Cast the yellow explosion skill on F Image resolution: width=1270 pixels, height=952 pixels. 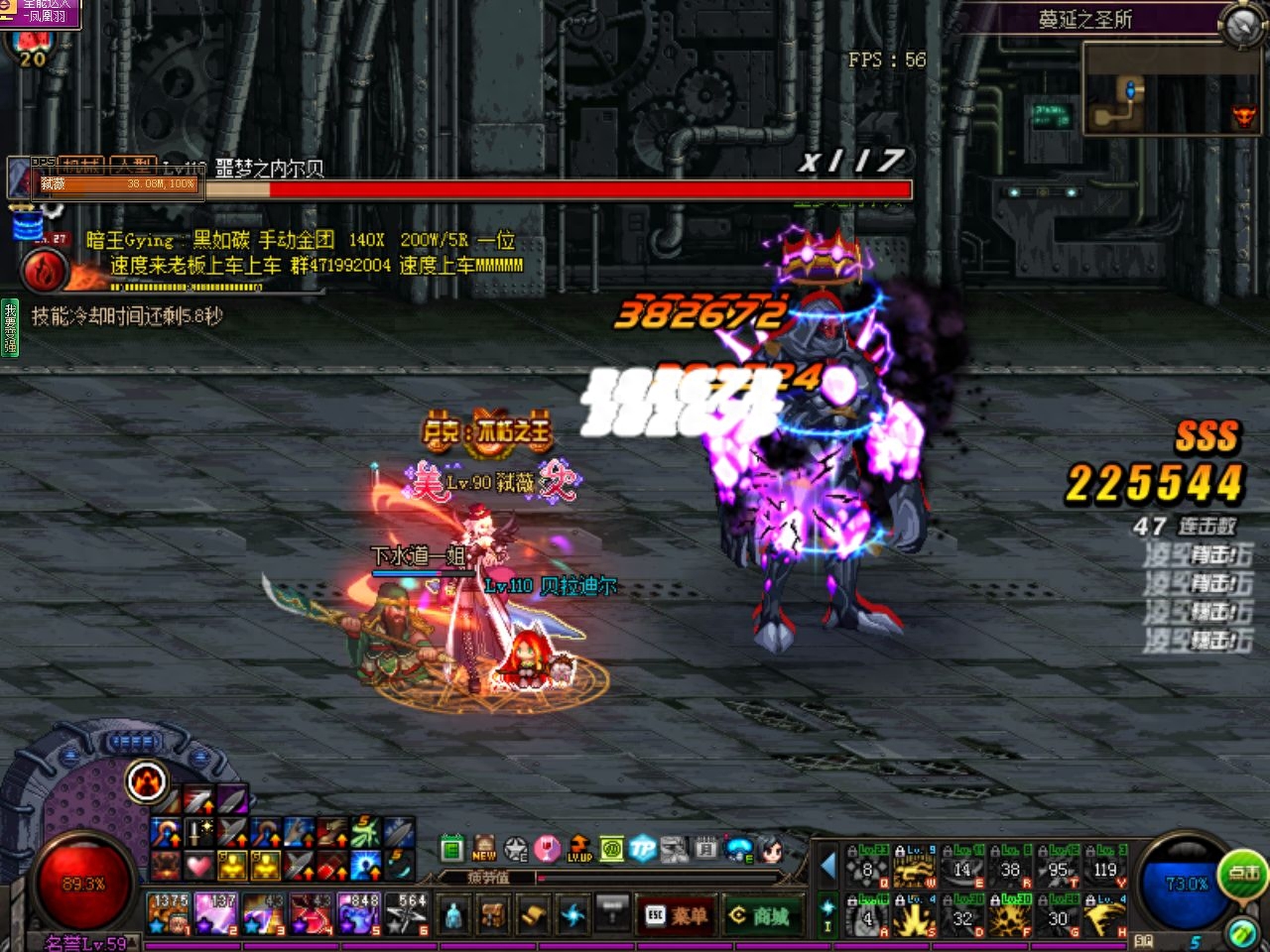[x=1010, y=918]
